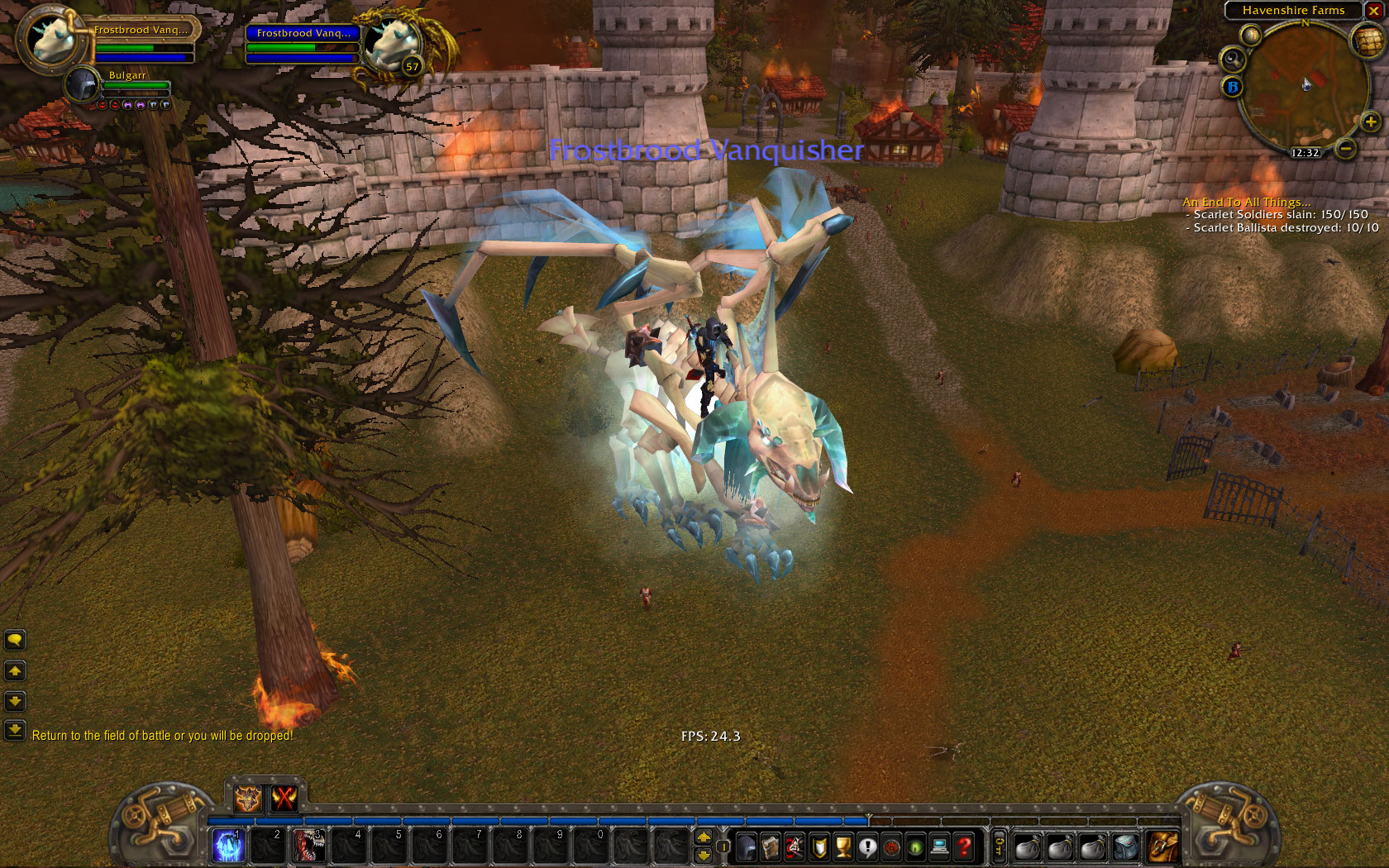Open the character sheet helmet icon
The width and height of the screenshot is (1389, 868).
pyautogui.click(x=746, y=847)
